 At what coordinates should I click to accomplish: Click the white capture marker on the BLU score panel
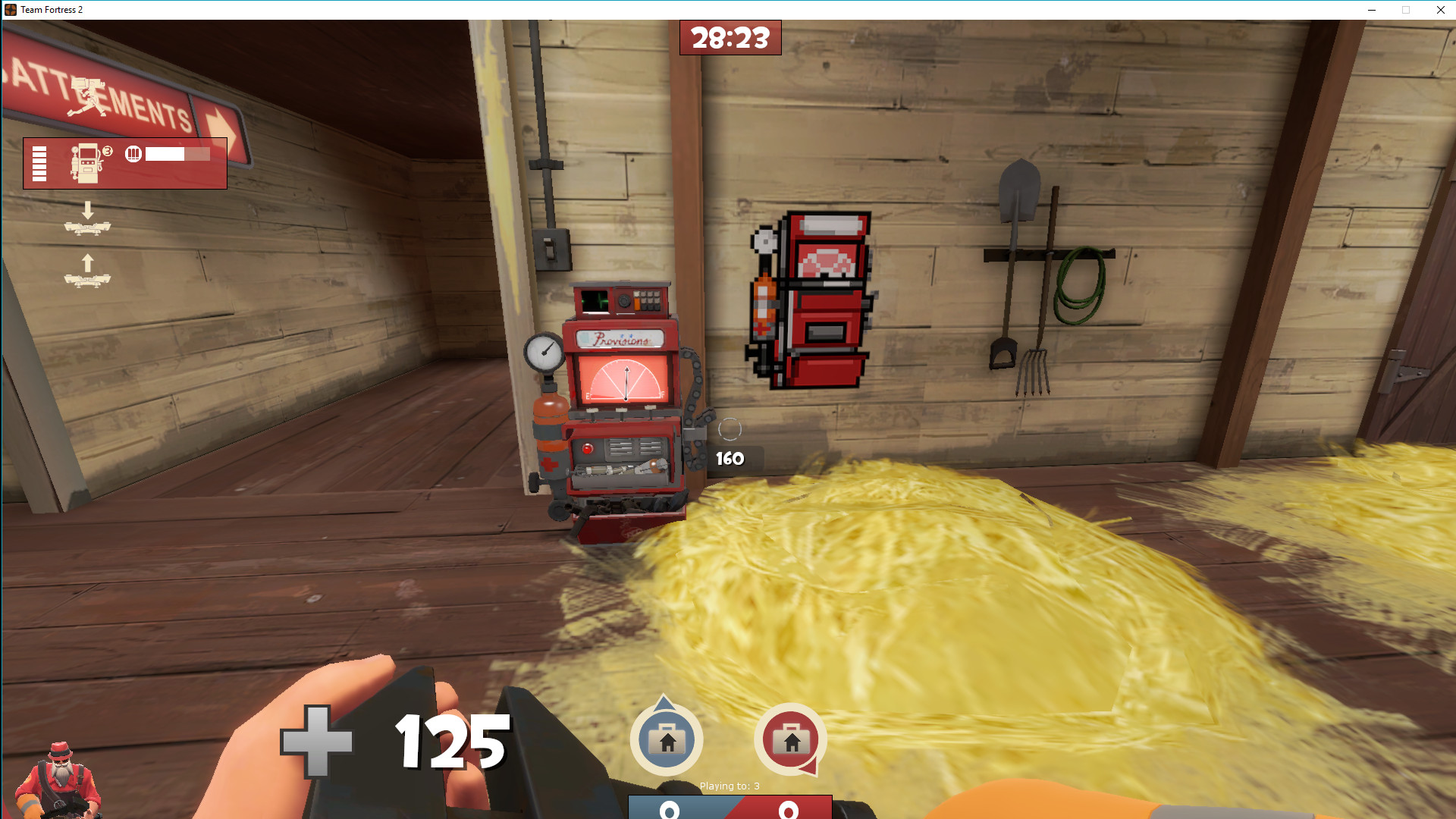[x=669, y=811]
